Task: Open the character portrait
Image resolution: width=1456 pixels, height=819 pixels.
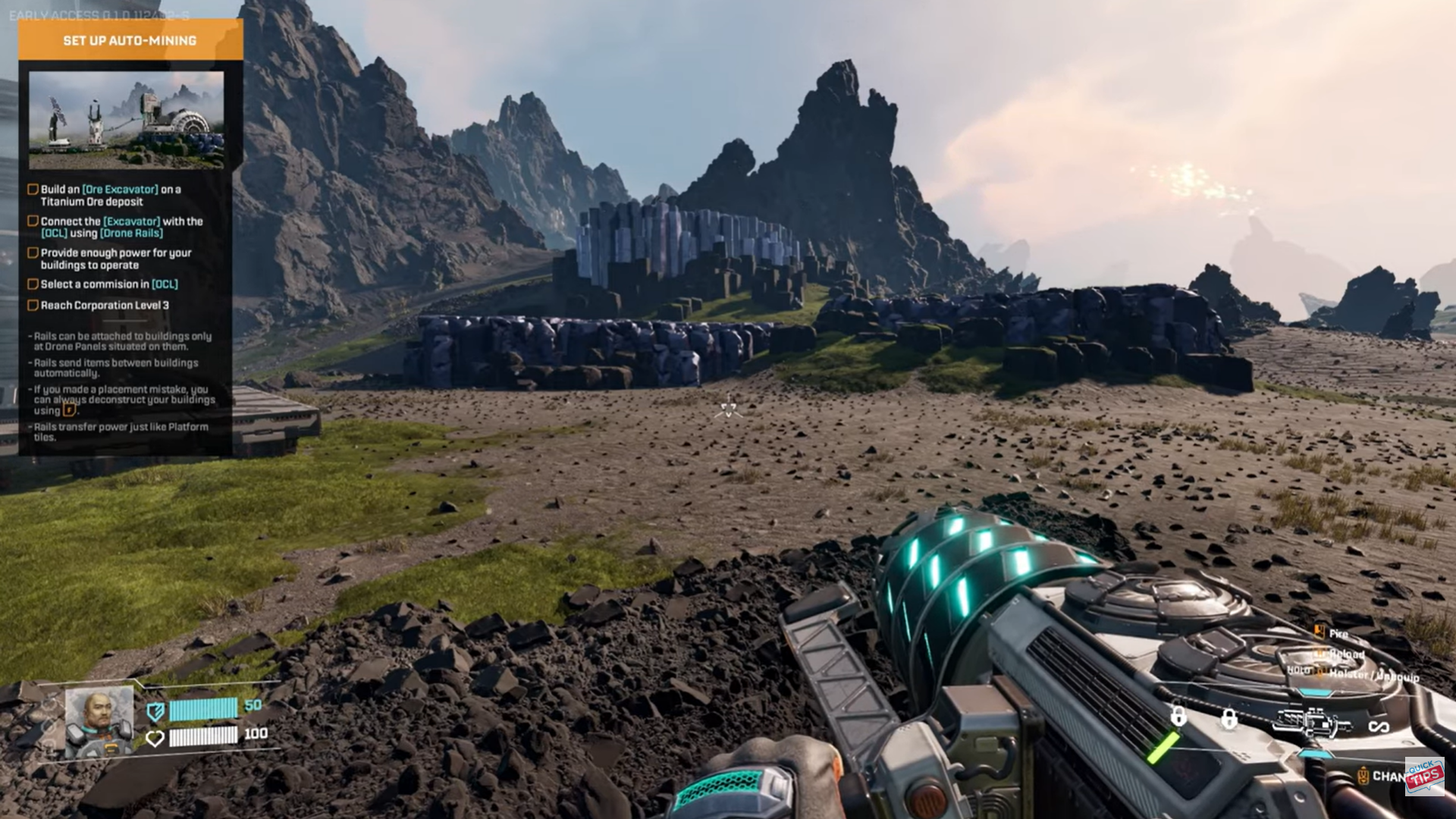Action: [99, 721]
